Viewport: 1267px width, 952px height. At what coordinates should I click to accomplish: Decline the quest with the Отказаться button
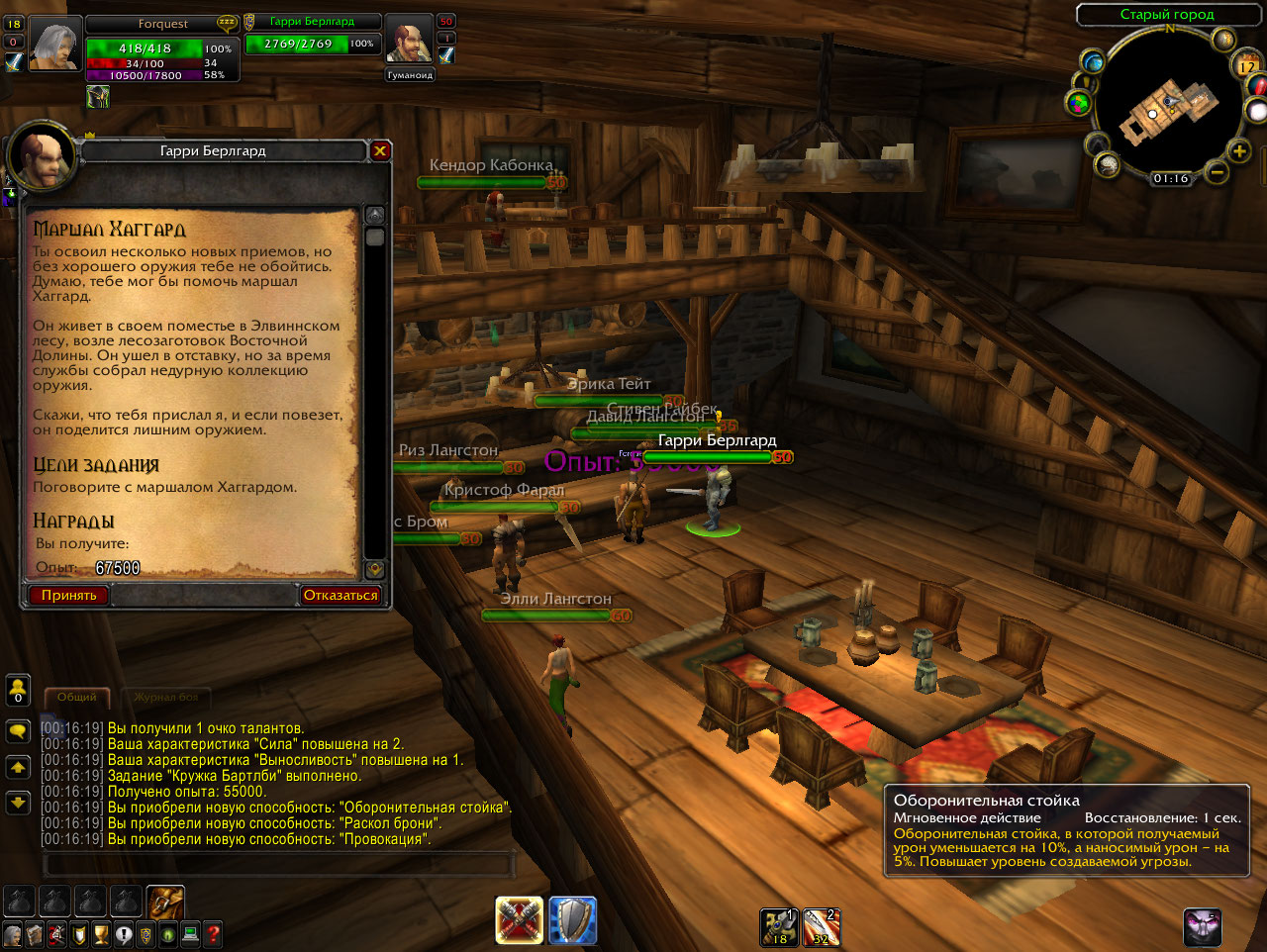340,595
